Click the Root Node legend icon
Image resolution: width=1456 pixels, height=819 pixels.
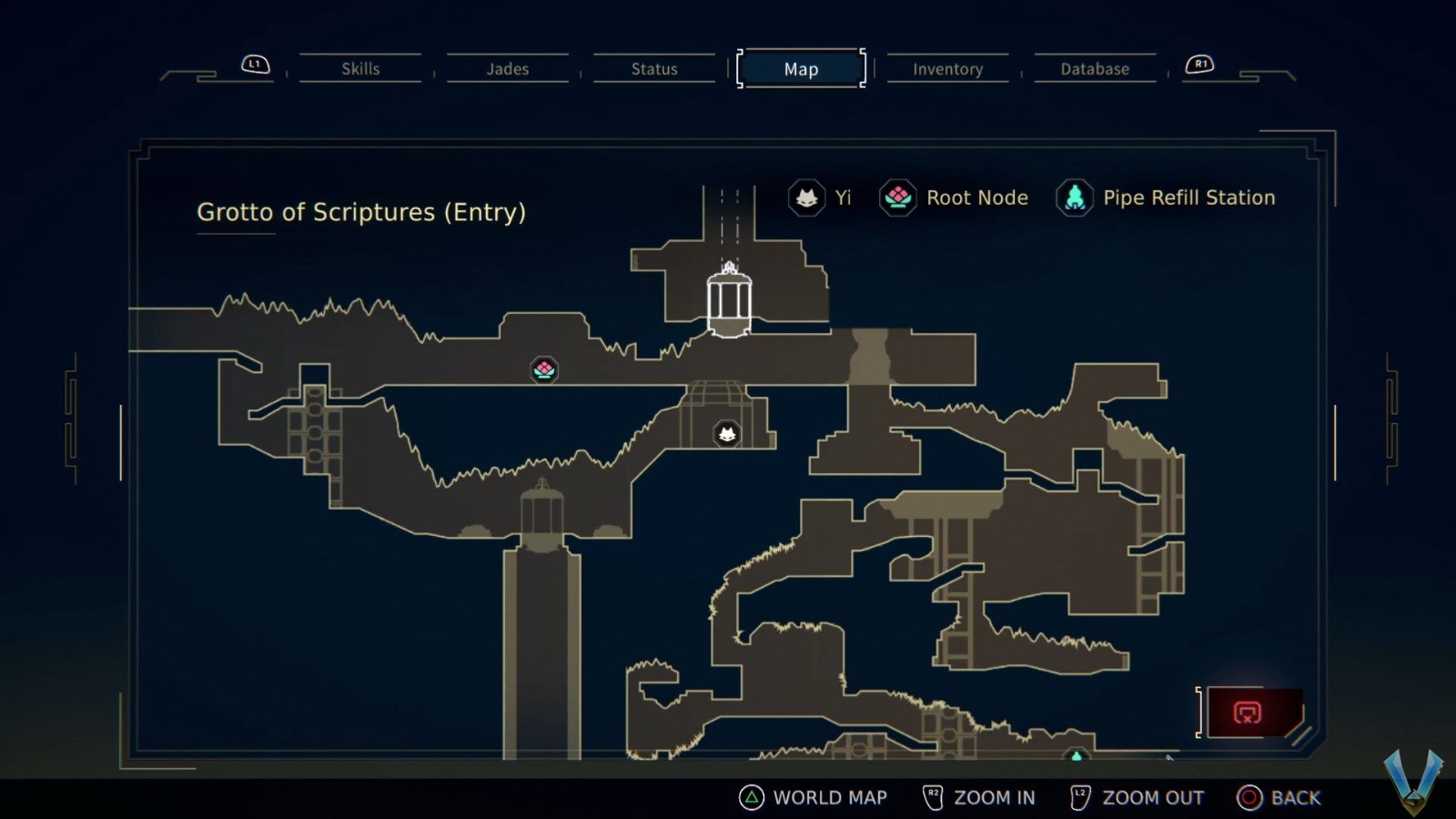897,197
